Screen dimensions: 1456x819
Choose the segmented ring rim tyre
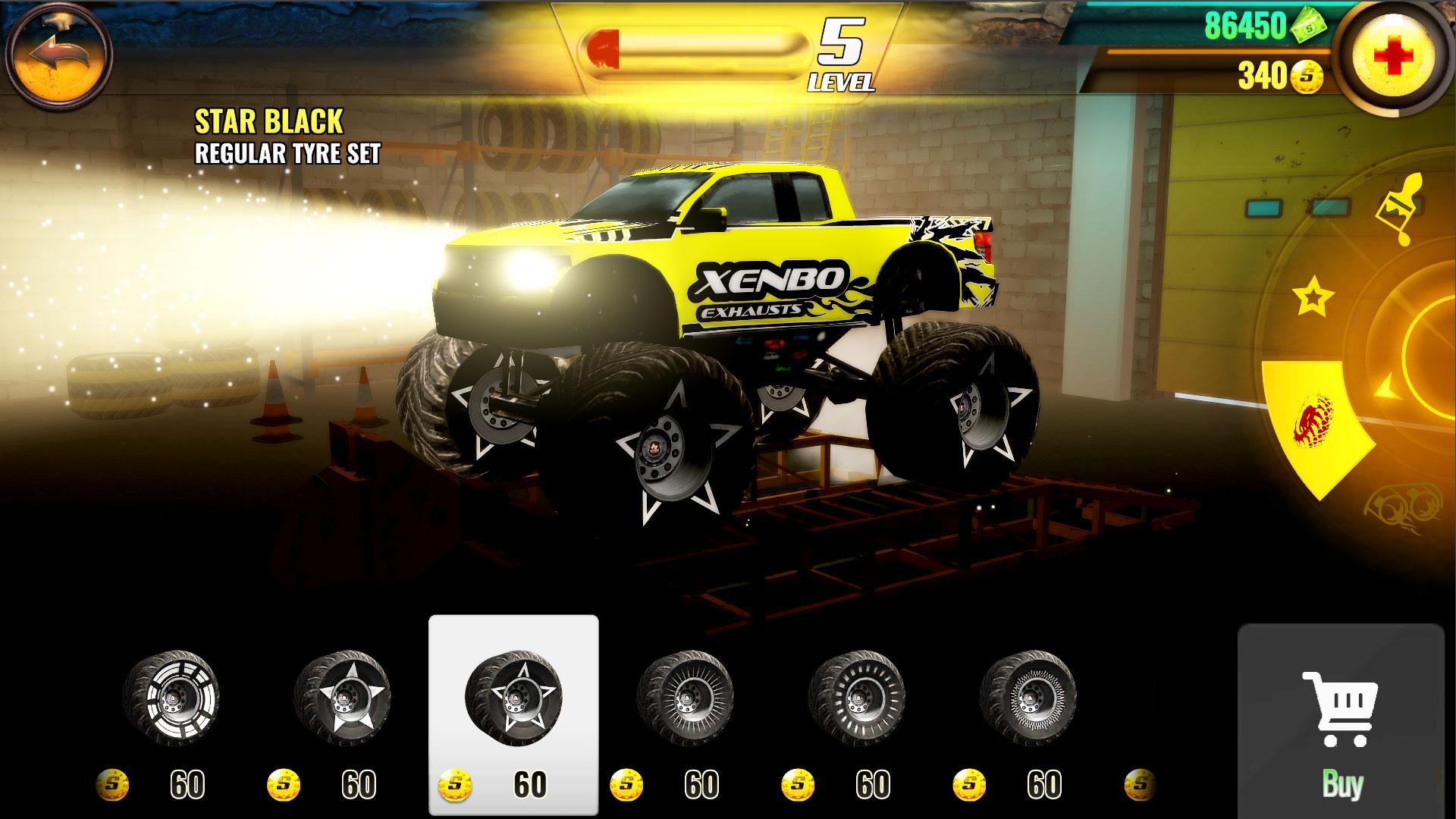point(171,696)
